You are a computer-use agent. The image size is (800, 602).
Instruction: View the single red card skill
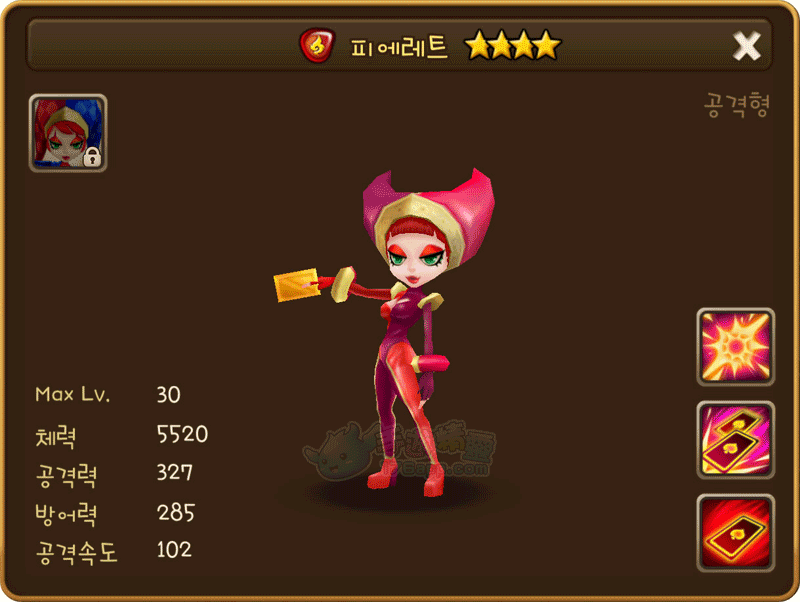[735, 532]
